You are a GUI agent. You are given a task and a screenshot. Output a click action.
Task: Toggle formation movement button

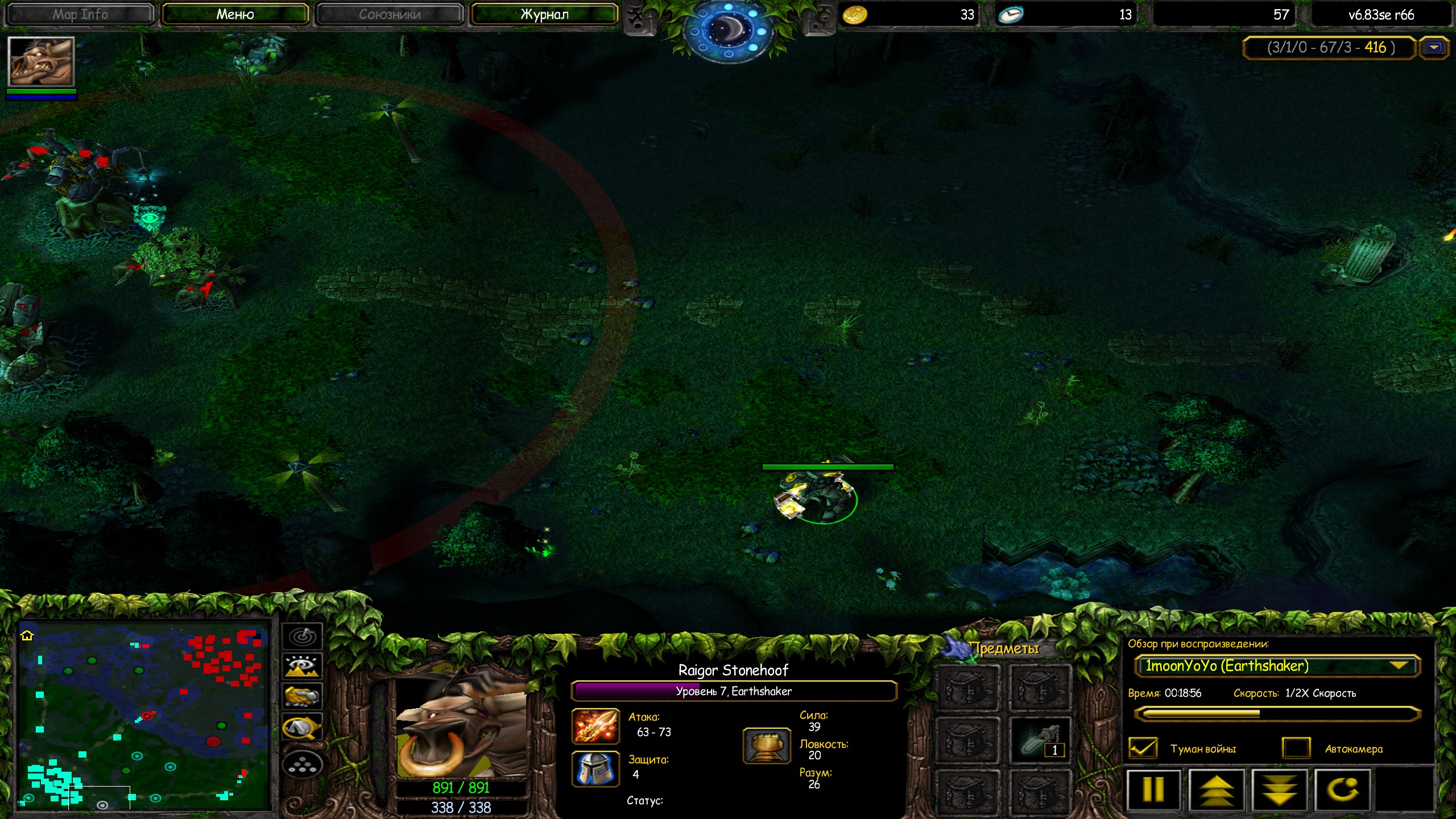[303, 765]
